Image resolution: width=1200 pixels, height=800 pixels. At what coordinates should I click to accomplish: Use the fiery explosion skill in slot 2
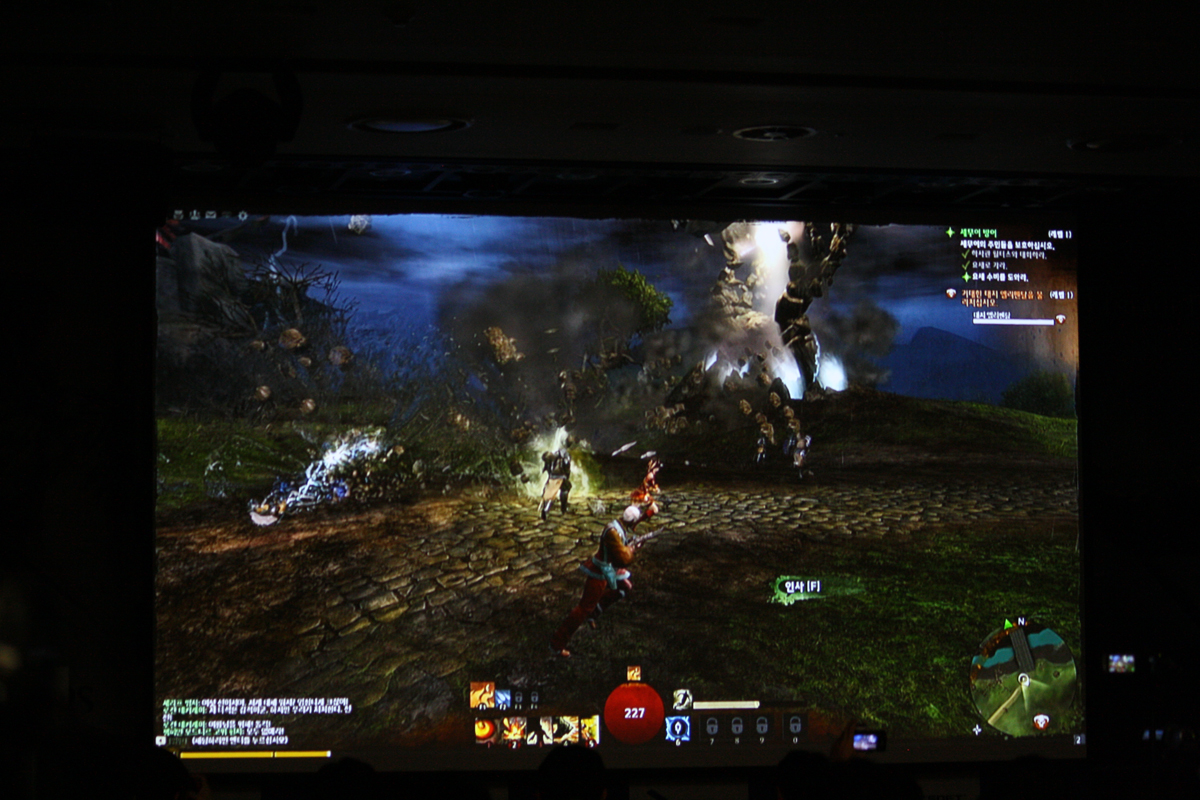(514, 730)
